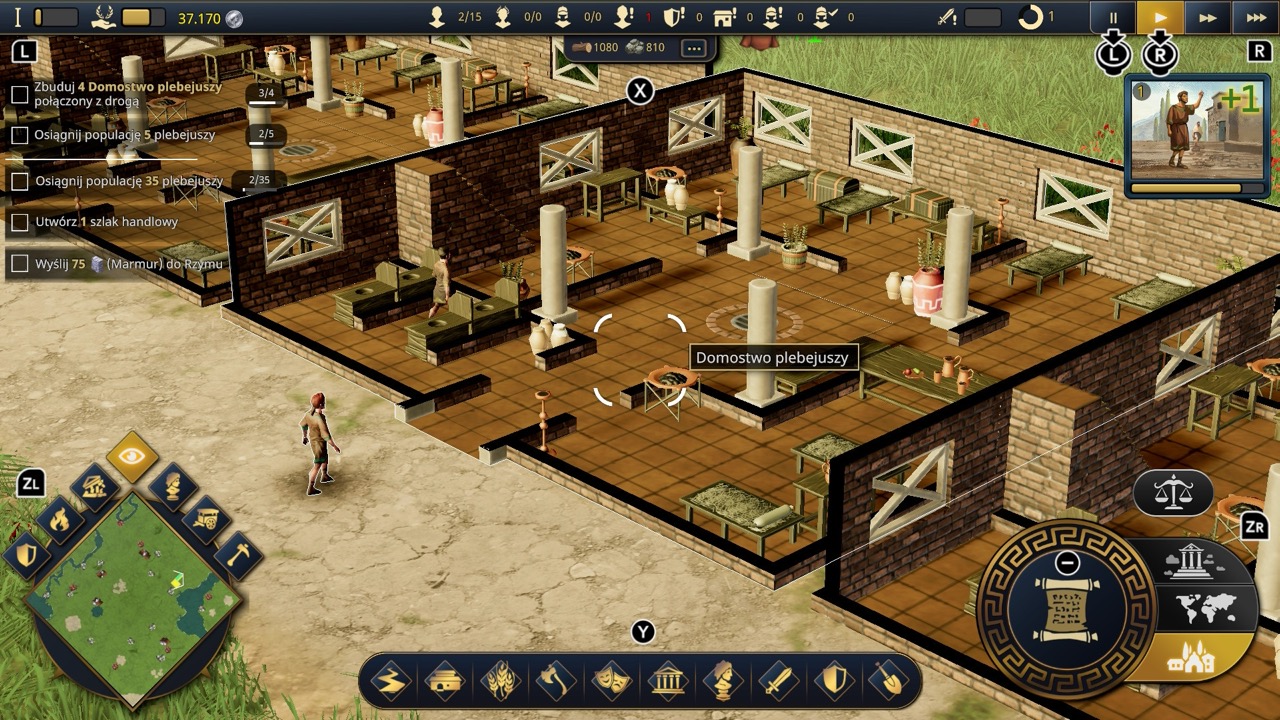
Task: Select the flame overlay by the minimap
Action: [x=60, y=519]
